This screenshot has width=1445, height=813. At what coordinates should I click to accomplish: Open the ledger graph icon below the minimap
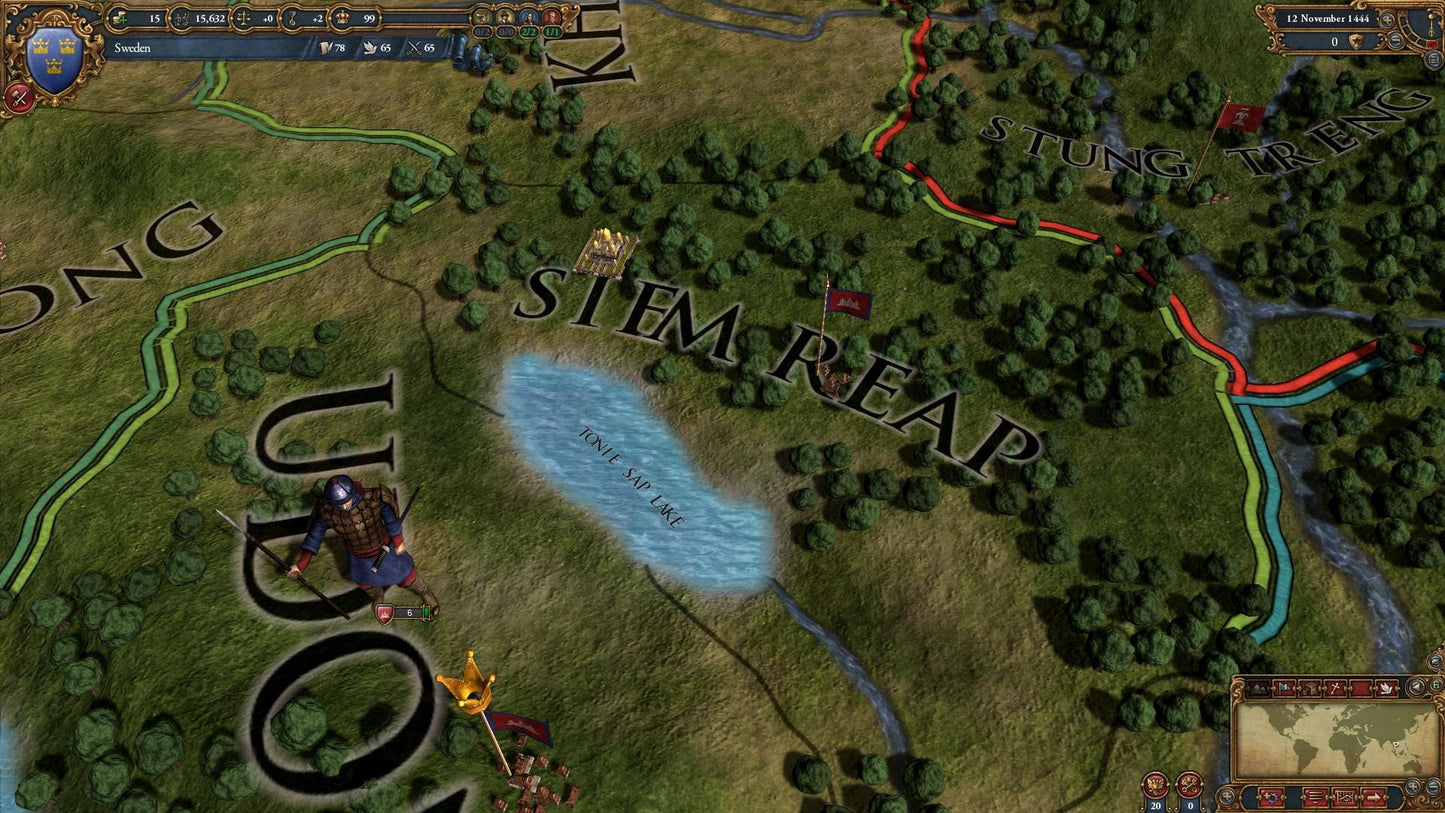coord(1344,797)
